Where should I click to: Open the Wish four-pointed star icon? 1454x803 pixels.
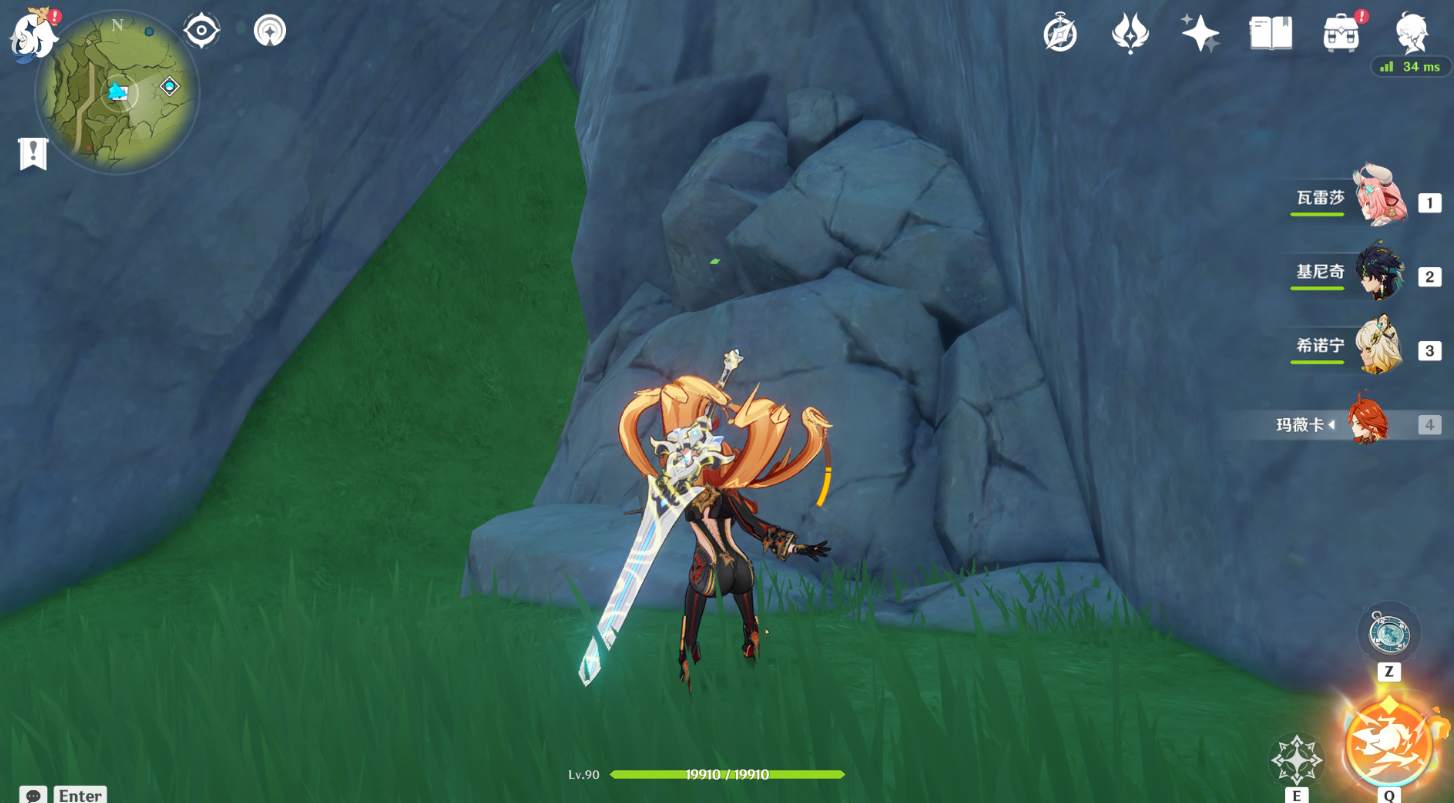tap(1199, 33)
